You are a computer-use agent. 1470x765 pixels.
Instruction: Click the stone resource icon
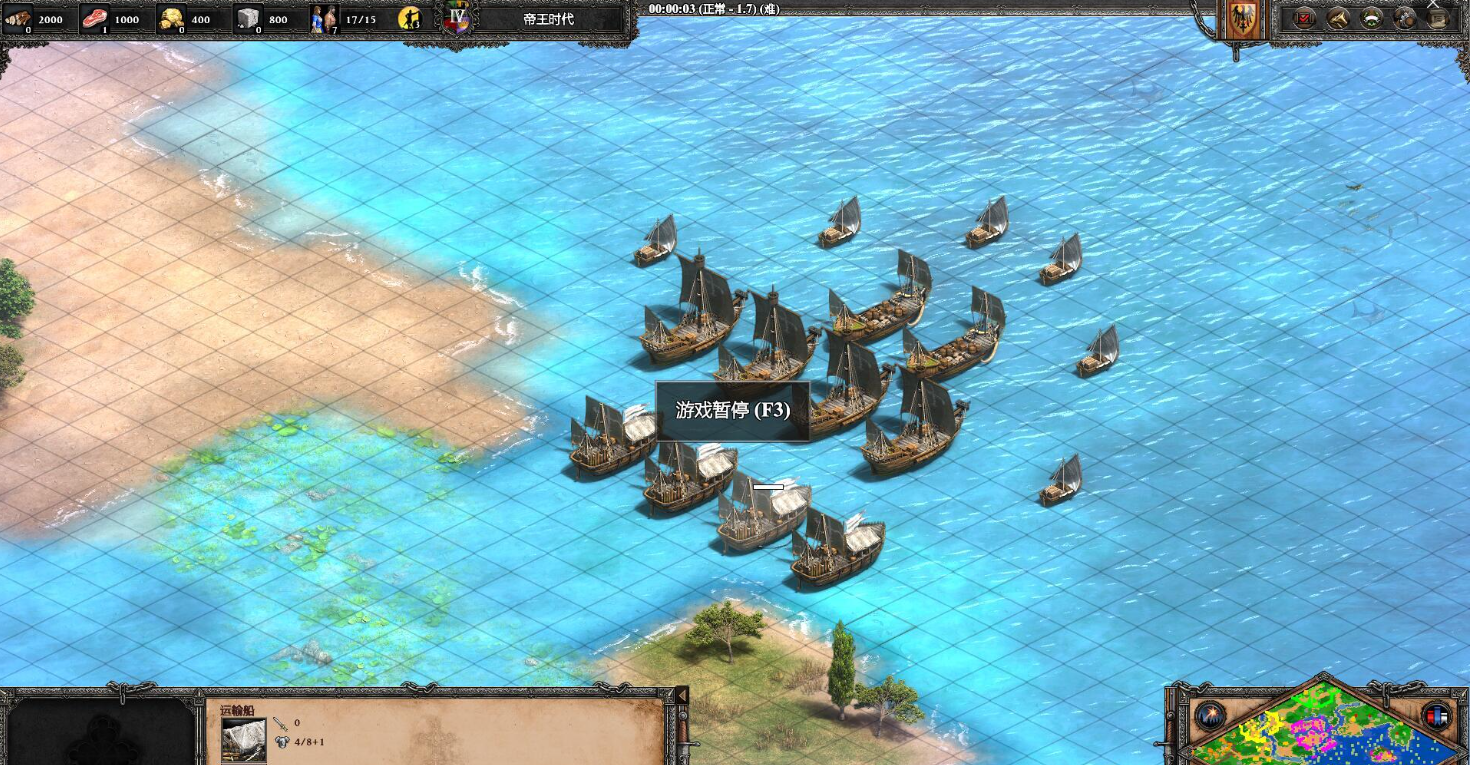point(249,18)
